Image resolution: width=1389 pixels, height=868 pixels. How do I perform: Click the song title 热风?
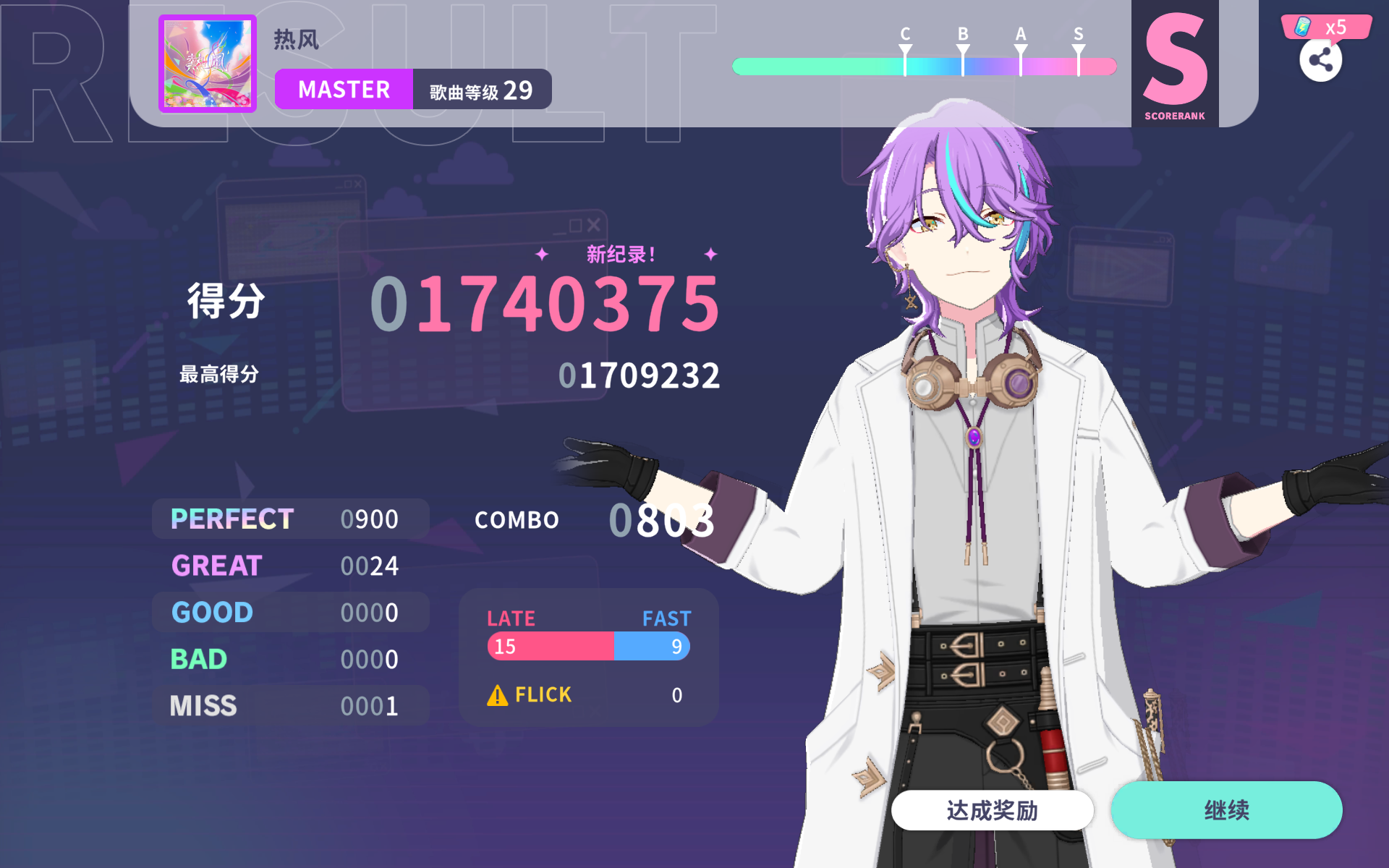[x=296, y=40]
